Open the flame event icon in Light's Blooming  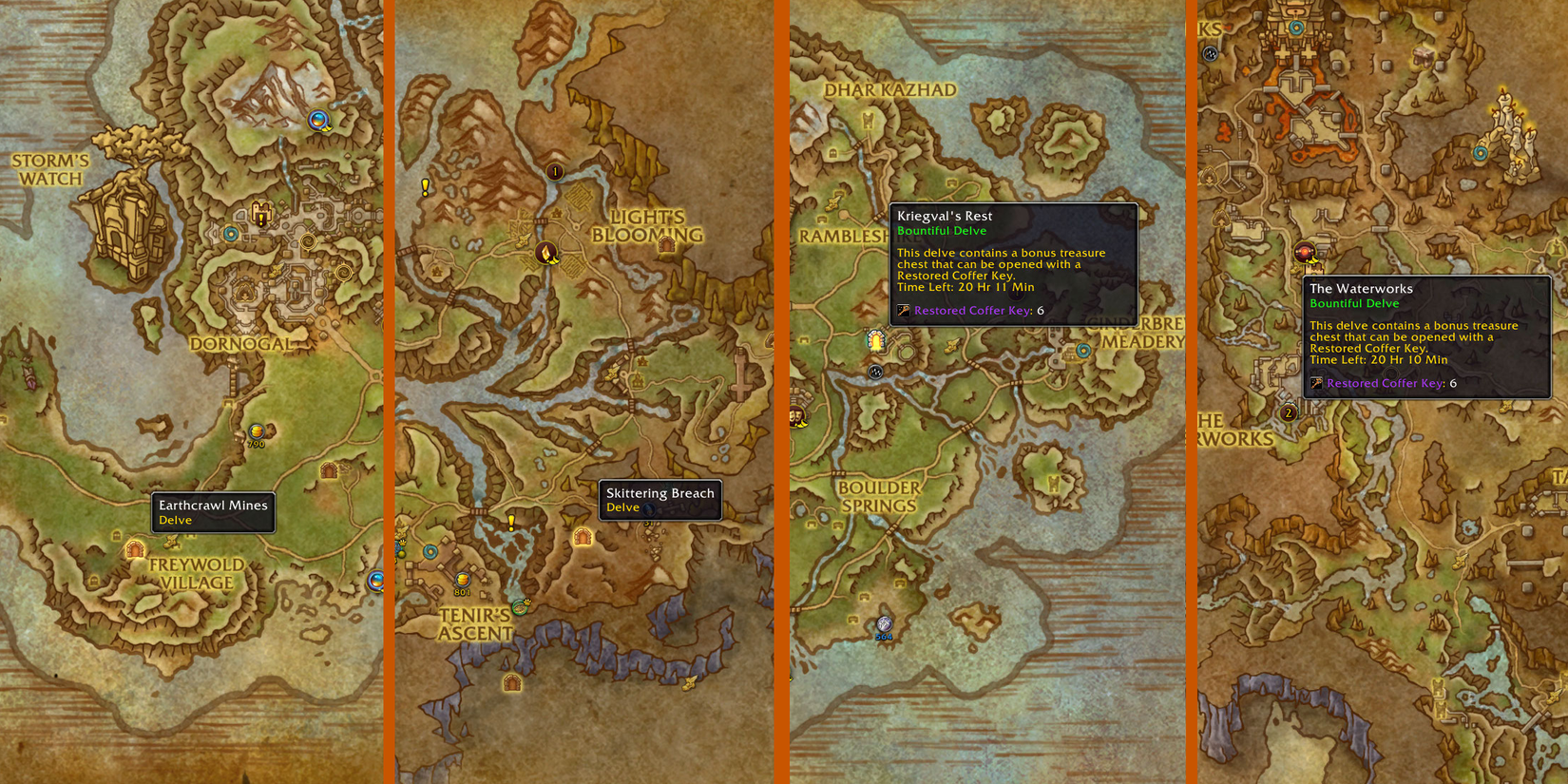pos(546,254)
